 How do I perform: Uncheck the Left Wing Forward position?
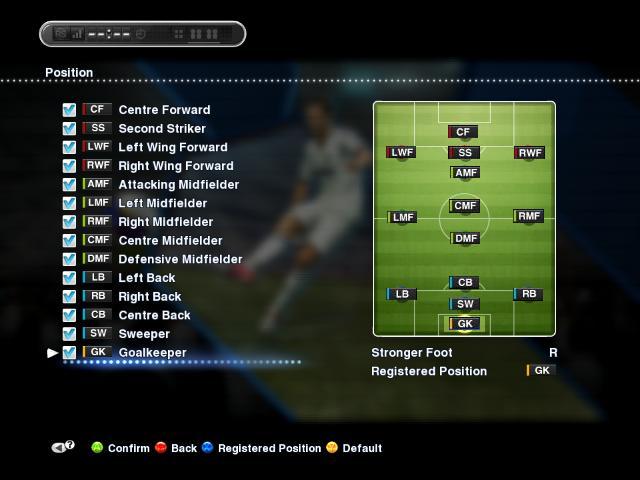click(69, 147)
